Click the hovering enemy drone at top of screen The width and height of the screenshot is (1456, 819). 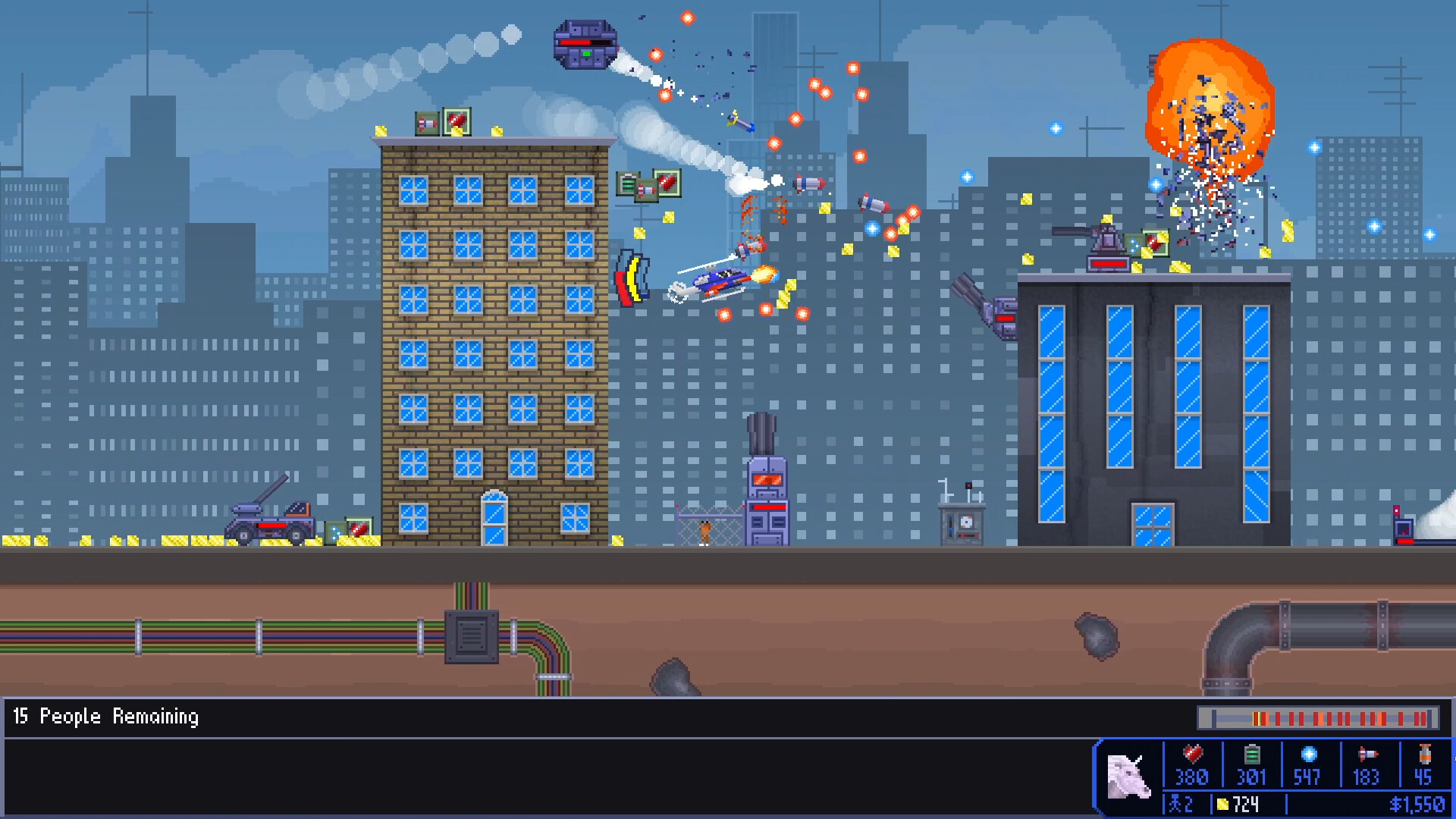(x=584, y=45)
